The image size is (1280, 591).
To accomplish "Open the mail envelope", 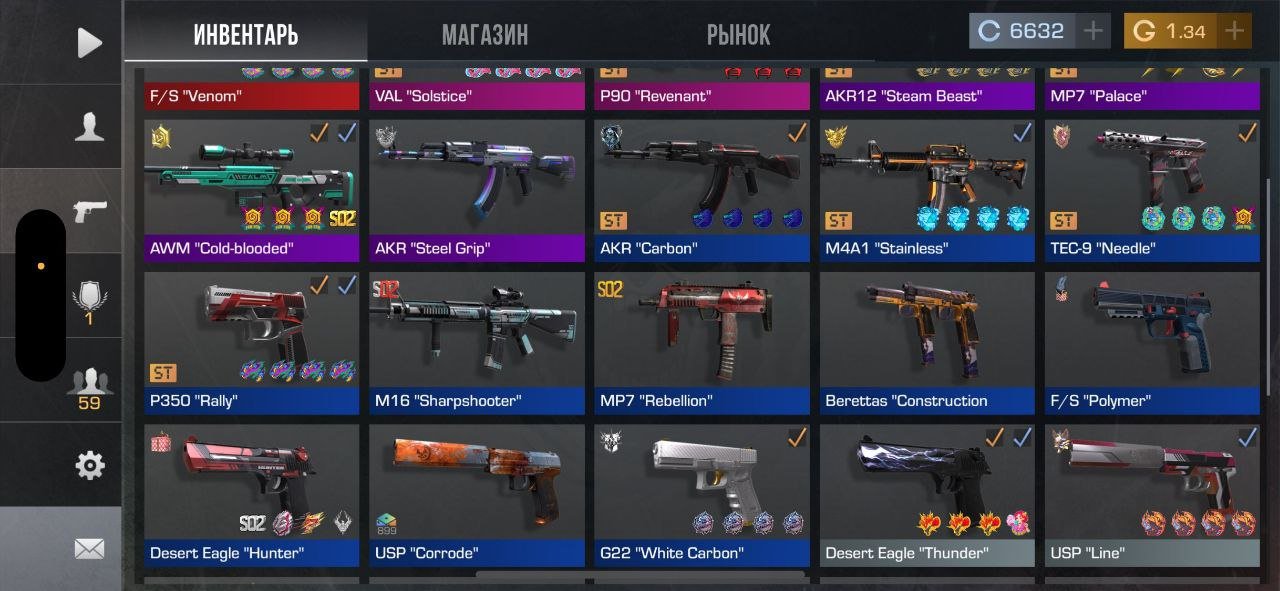I will [x=90, y=548].
